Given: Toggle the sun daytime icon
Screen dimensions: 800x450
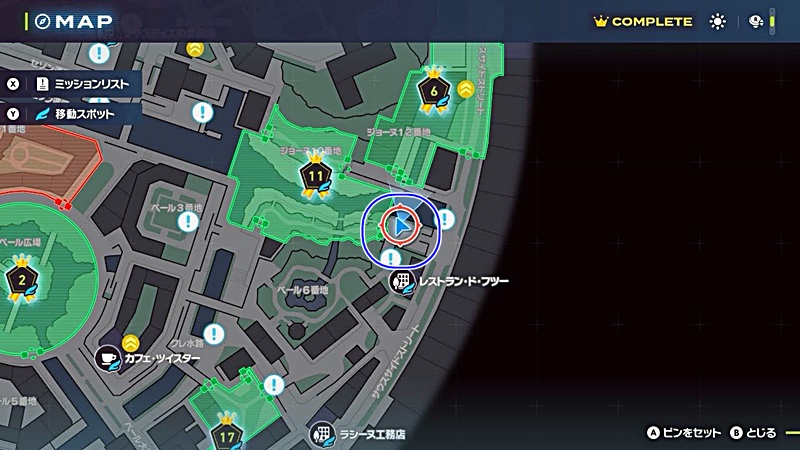Looking at the screenshot, I should (717, 21).
